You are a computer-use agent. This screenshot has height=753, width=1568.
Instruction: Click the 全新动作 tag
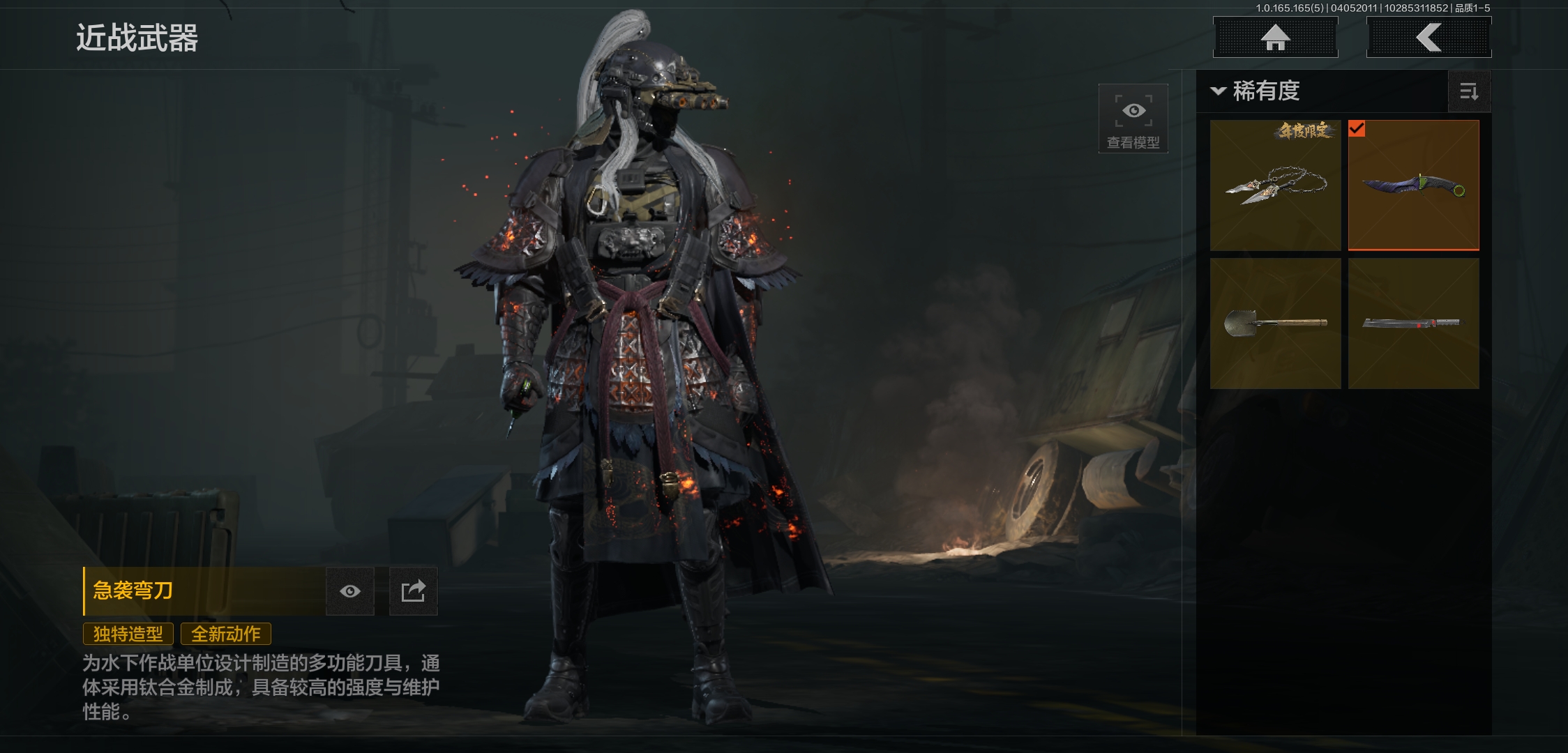pyautogui.click(x=226, y=634)
